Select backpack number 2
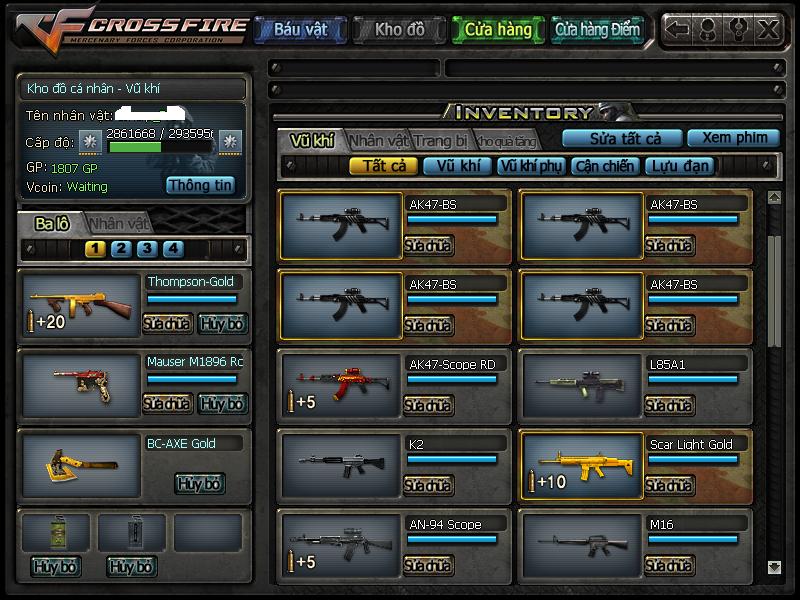This screenshot has height=600, width=800. pos(121,249)
